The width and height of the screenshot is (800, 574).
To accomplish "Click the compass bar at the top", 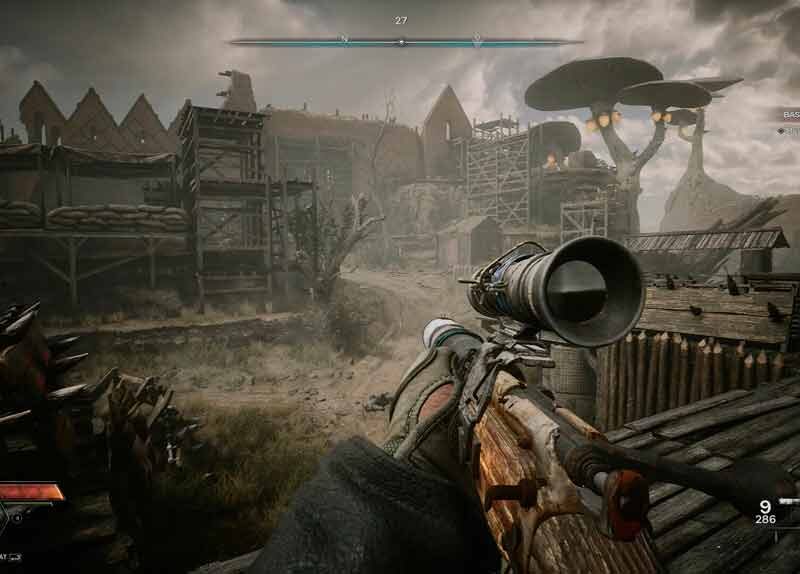I will click(x=405, y=42).
